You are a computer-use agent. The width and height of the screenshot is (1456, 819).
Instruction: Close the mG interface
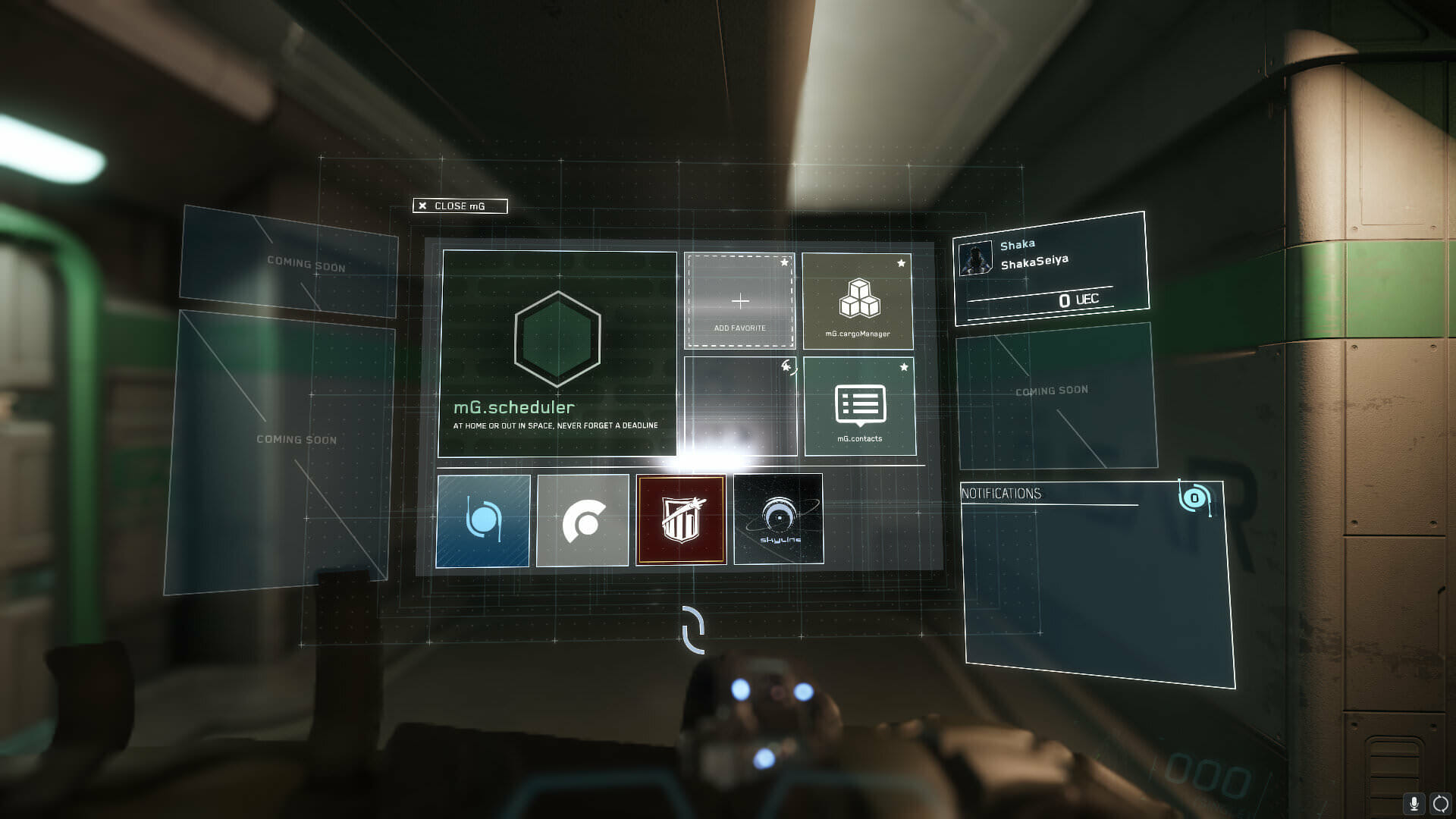pos(460,206)
